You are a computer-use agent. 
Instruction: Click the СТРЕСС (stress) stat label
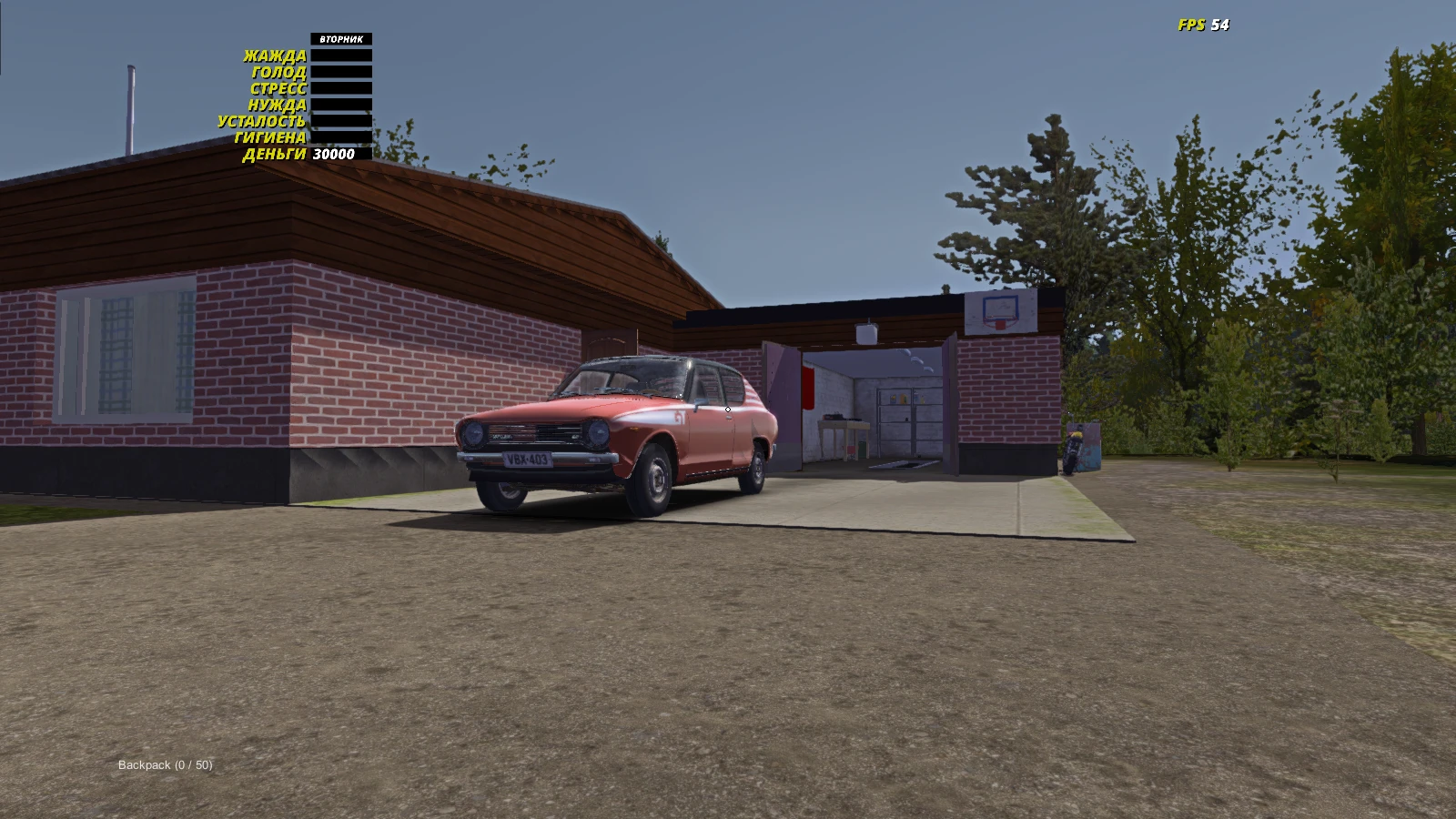point(278,87)
